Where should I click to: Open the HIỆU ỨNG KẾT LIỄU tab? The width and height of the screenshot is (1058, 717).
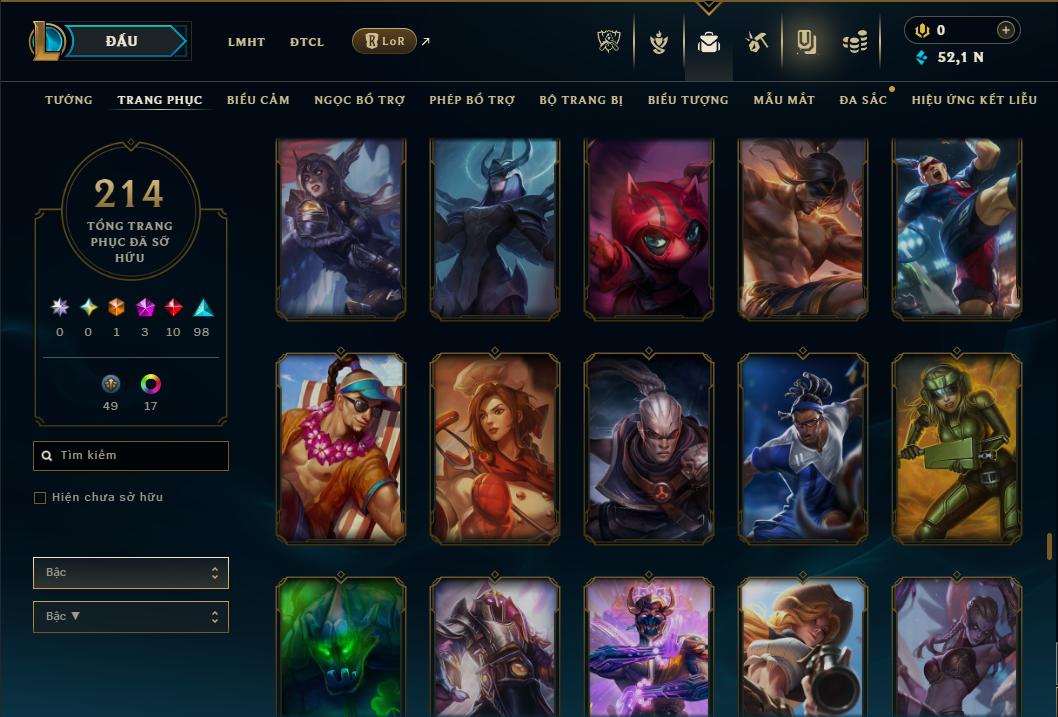click(974, 100)
